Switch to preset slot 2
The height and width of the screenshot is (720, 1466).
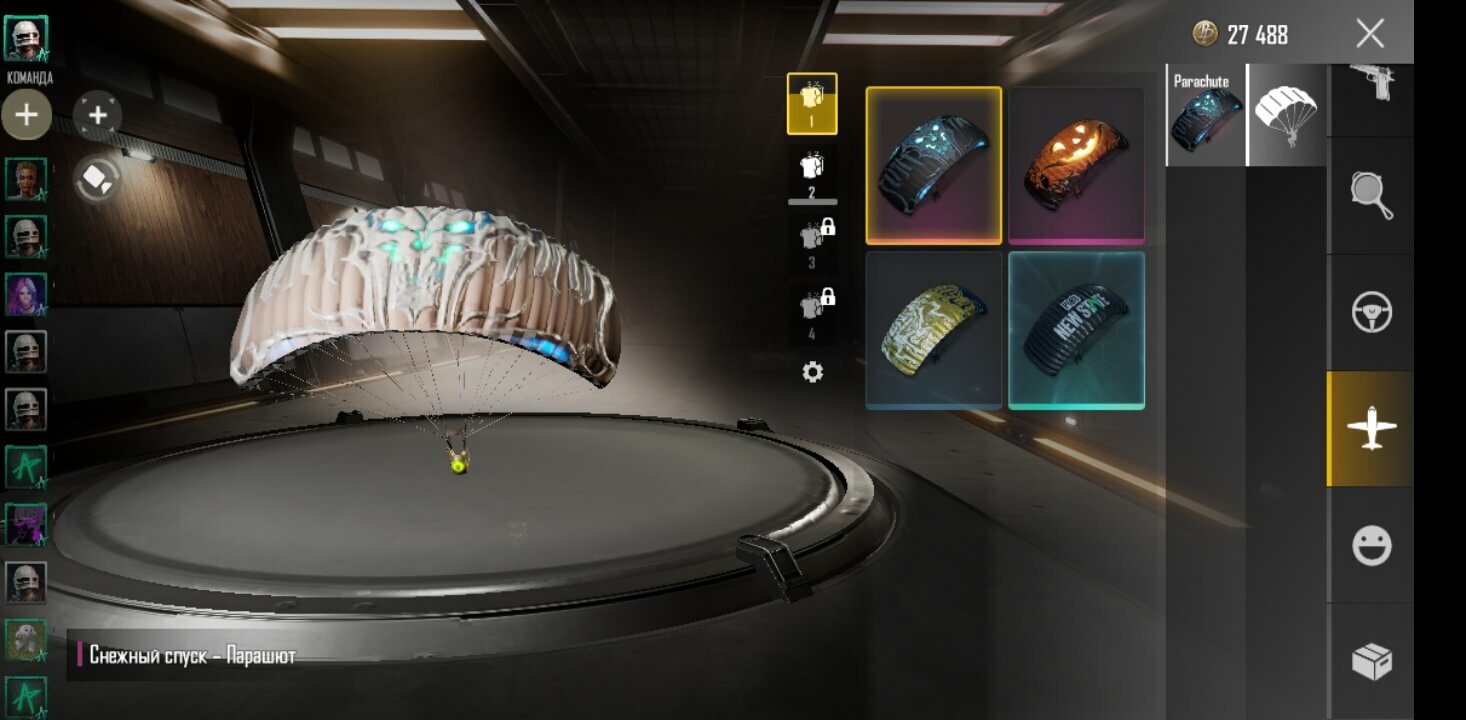[x=812, y=173]
